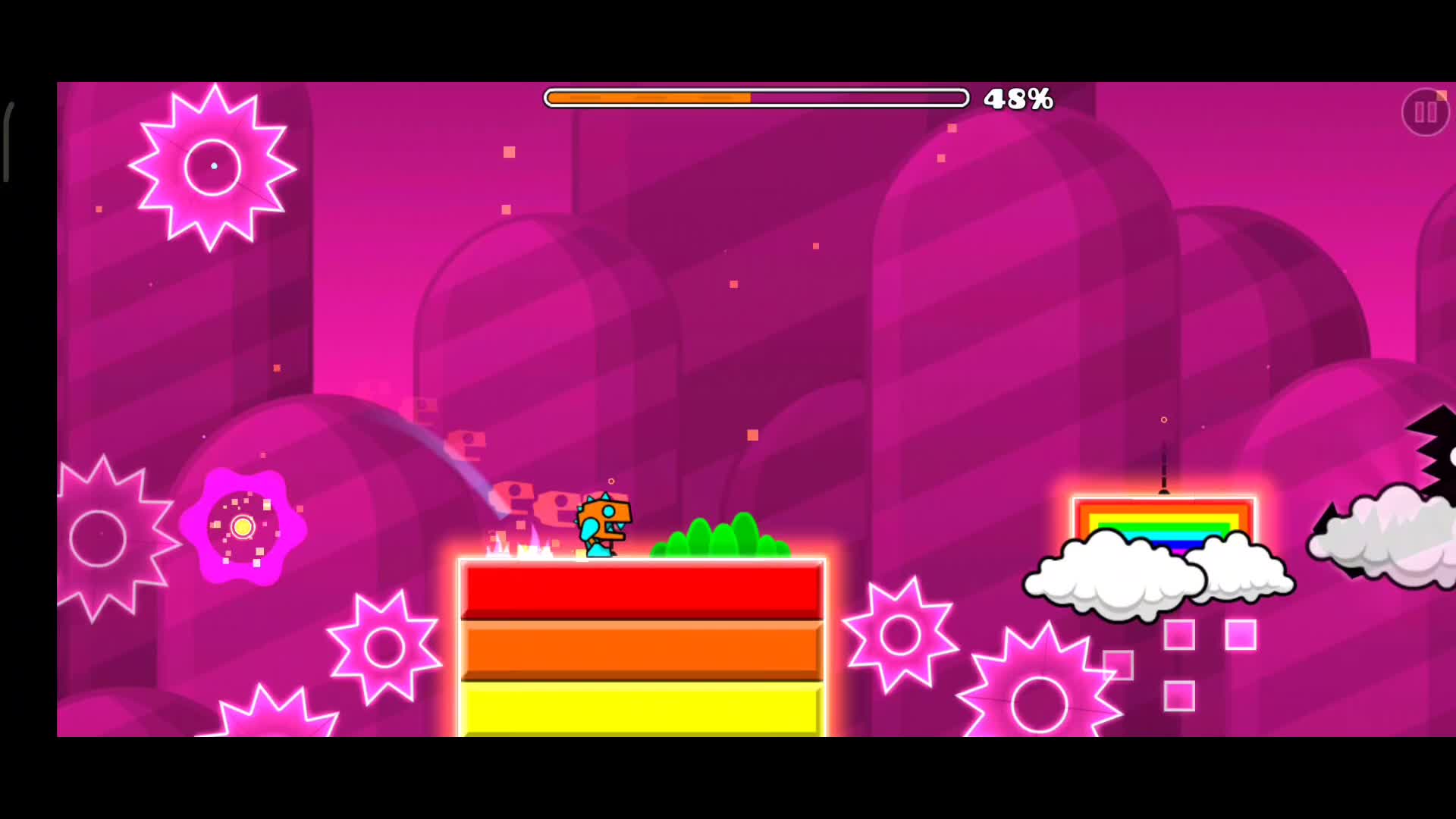Click the orange progress bar at the top
Viewport: 1456px width, 819px height.
[x=648, y=98]
